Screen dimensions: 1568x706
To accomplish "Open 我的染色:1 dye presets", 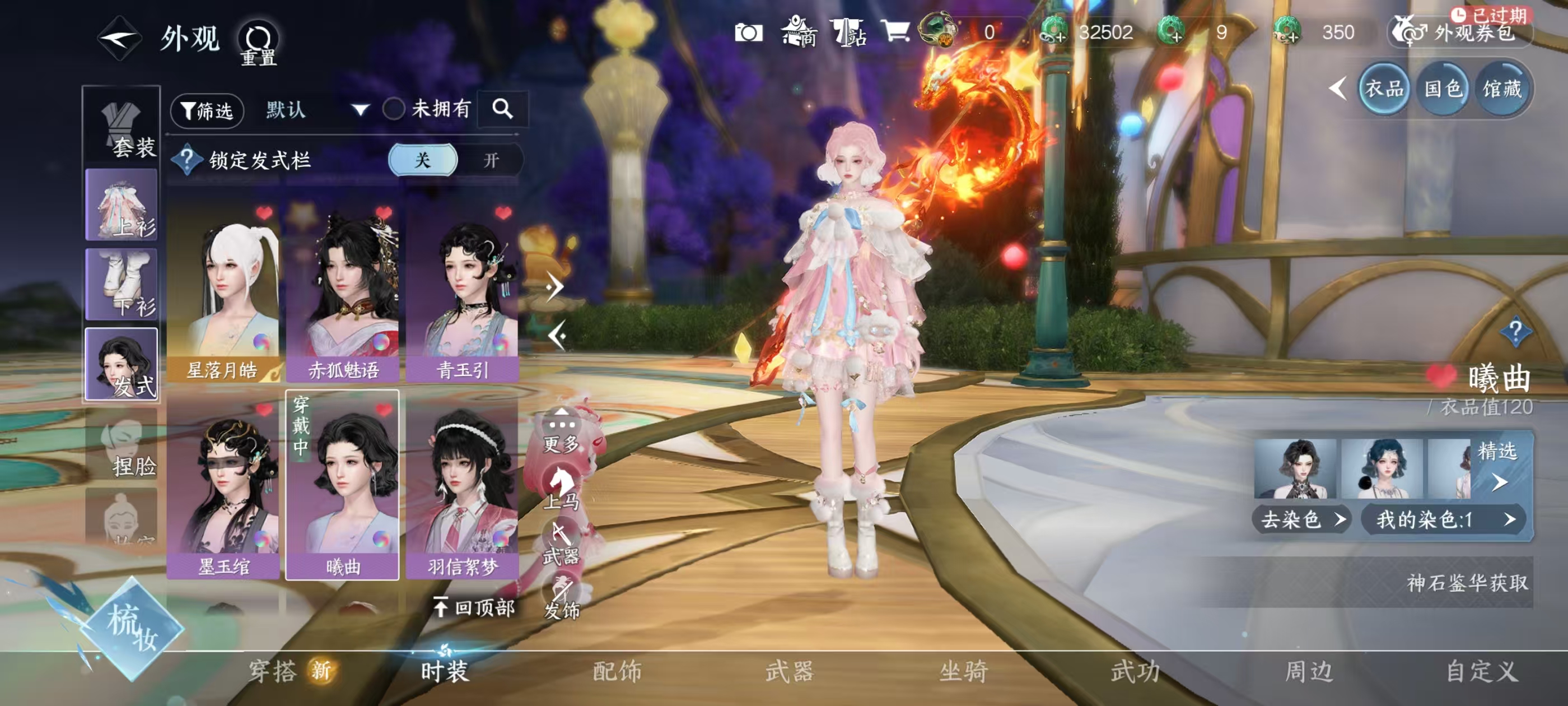I will (x=1444, y=519).
